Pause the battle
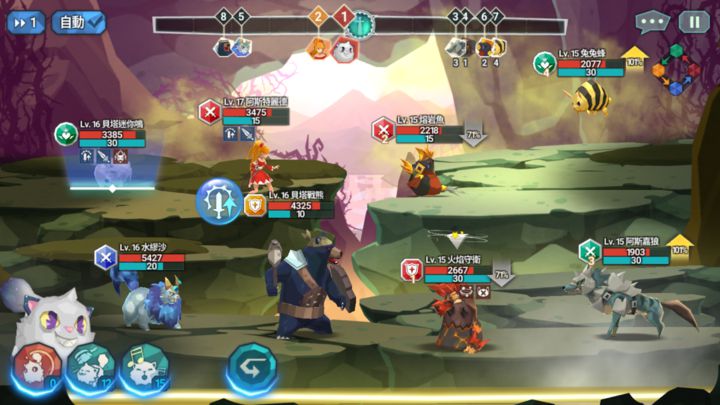This screenshot has width=720, height=405. pos(694,21)
